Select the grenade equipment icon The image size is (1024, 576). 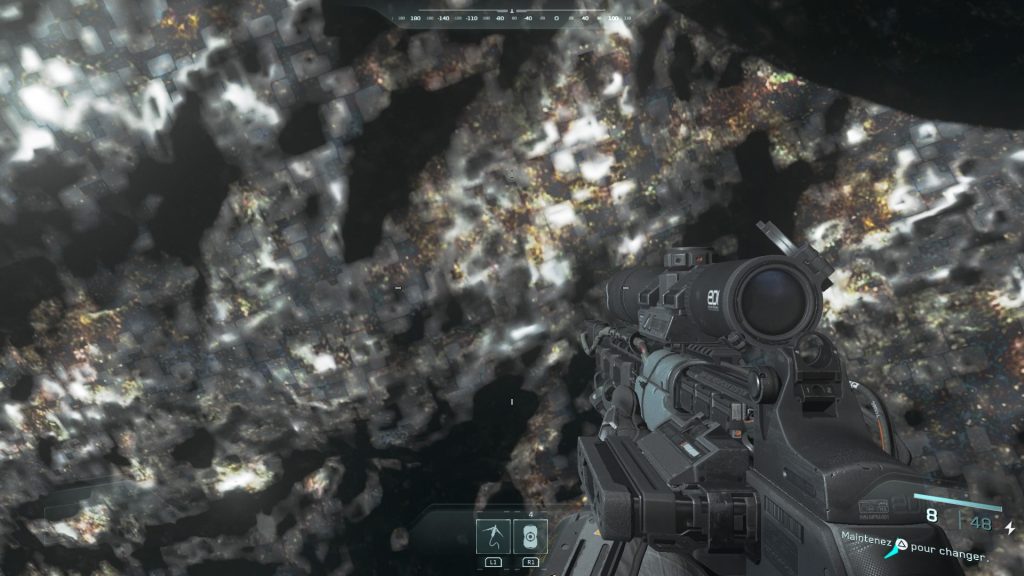pyautogui.click(x=530, y=537)
